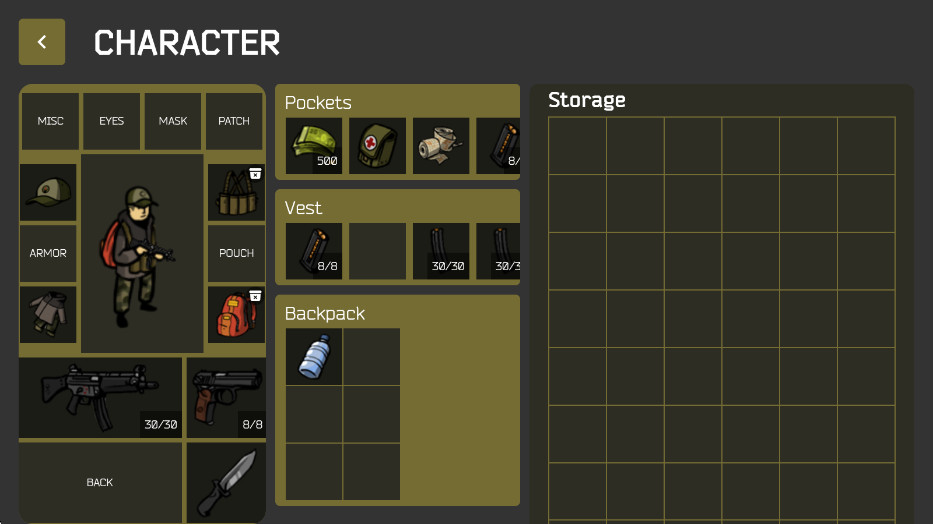Screen dimensions: 933x524
Task: Select the camo jacket slot
Action: tap(48, 315)
